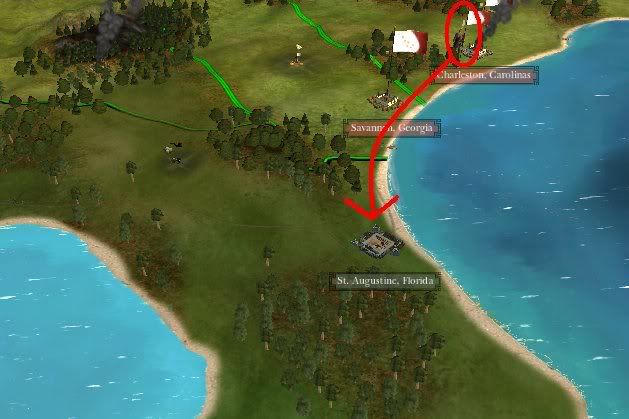This screenshot has height=419, width=629.
Task: Click the Savannah, Georgia name tag
Action: click(392, 128)
